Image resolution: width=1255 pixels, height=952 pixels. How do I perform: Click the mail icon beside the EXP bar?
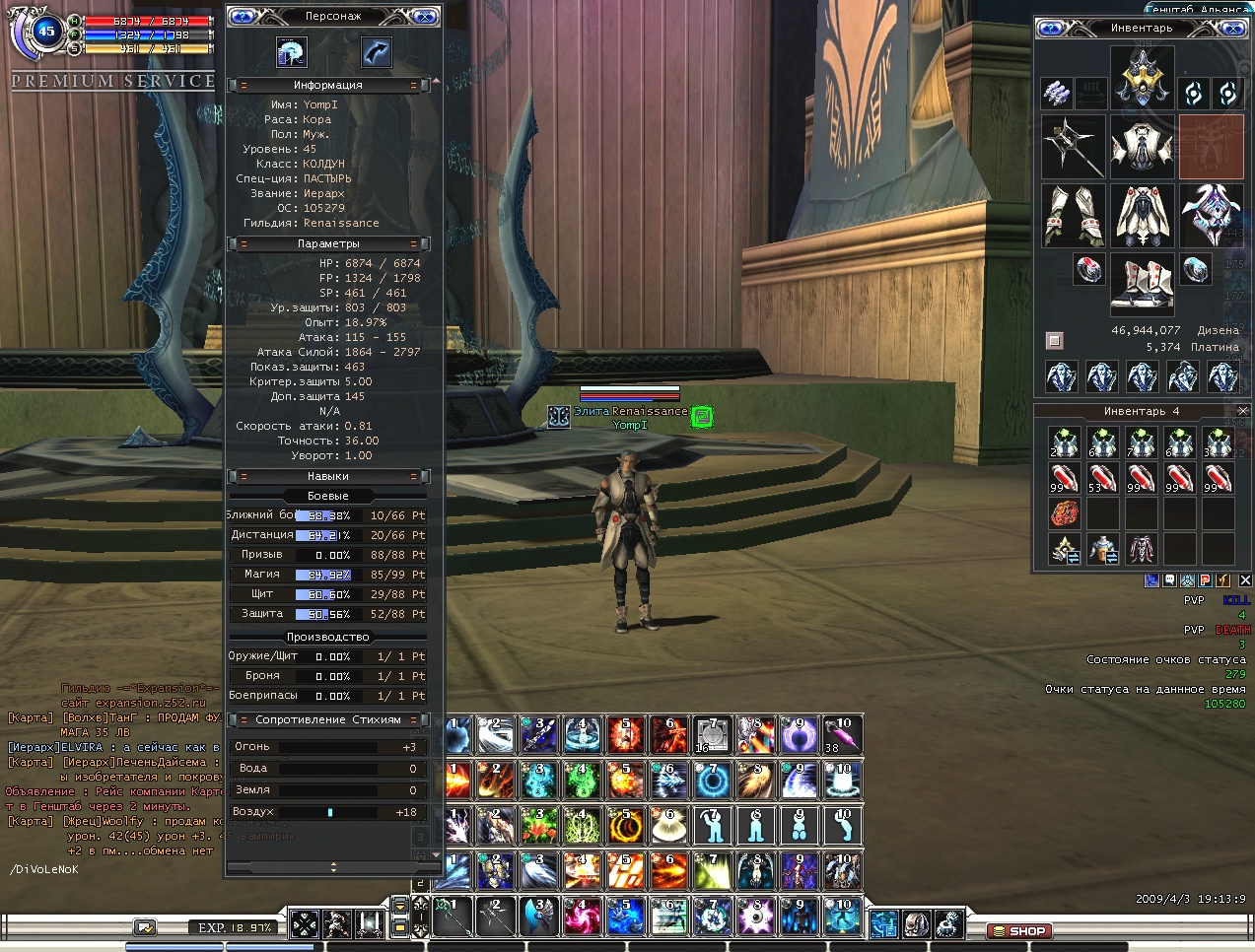(145, 927)
